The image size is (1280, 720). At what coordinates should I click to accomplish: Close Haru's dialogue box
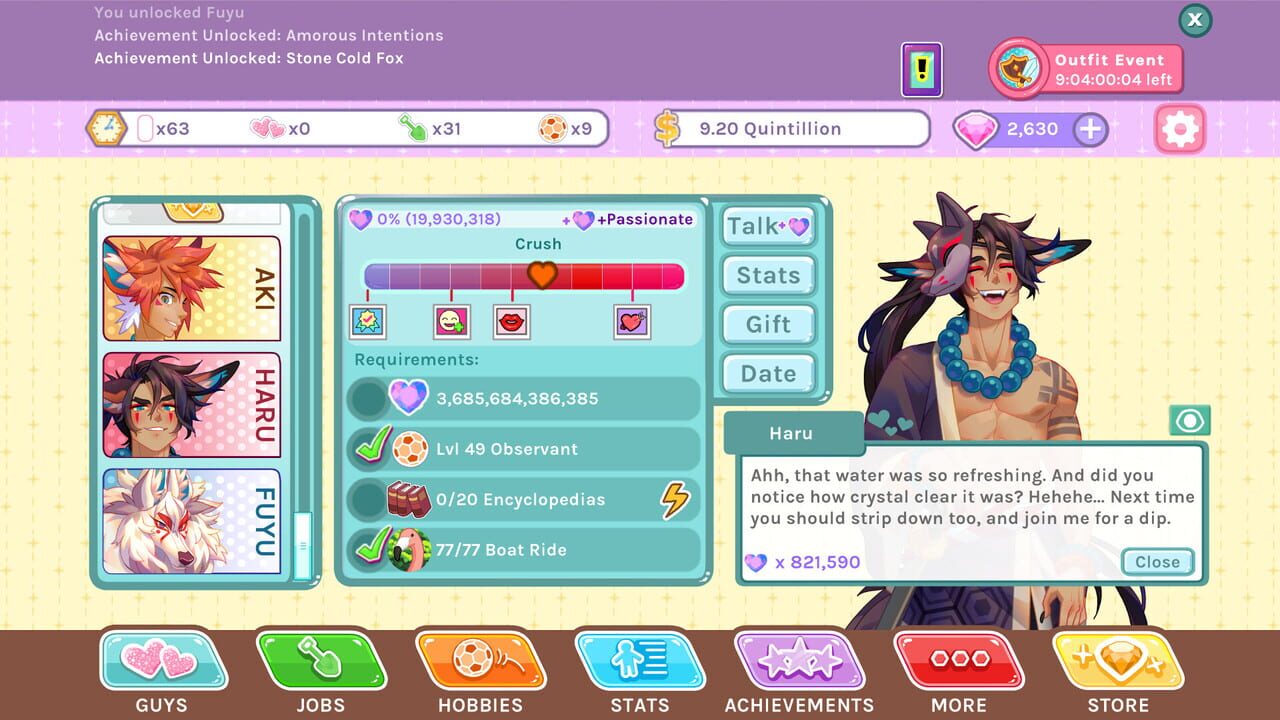coord(1157,562)
